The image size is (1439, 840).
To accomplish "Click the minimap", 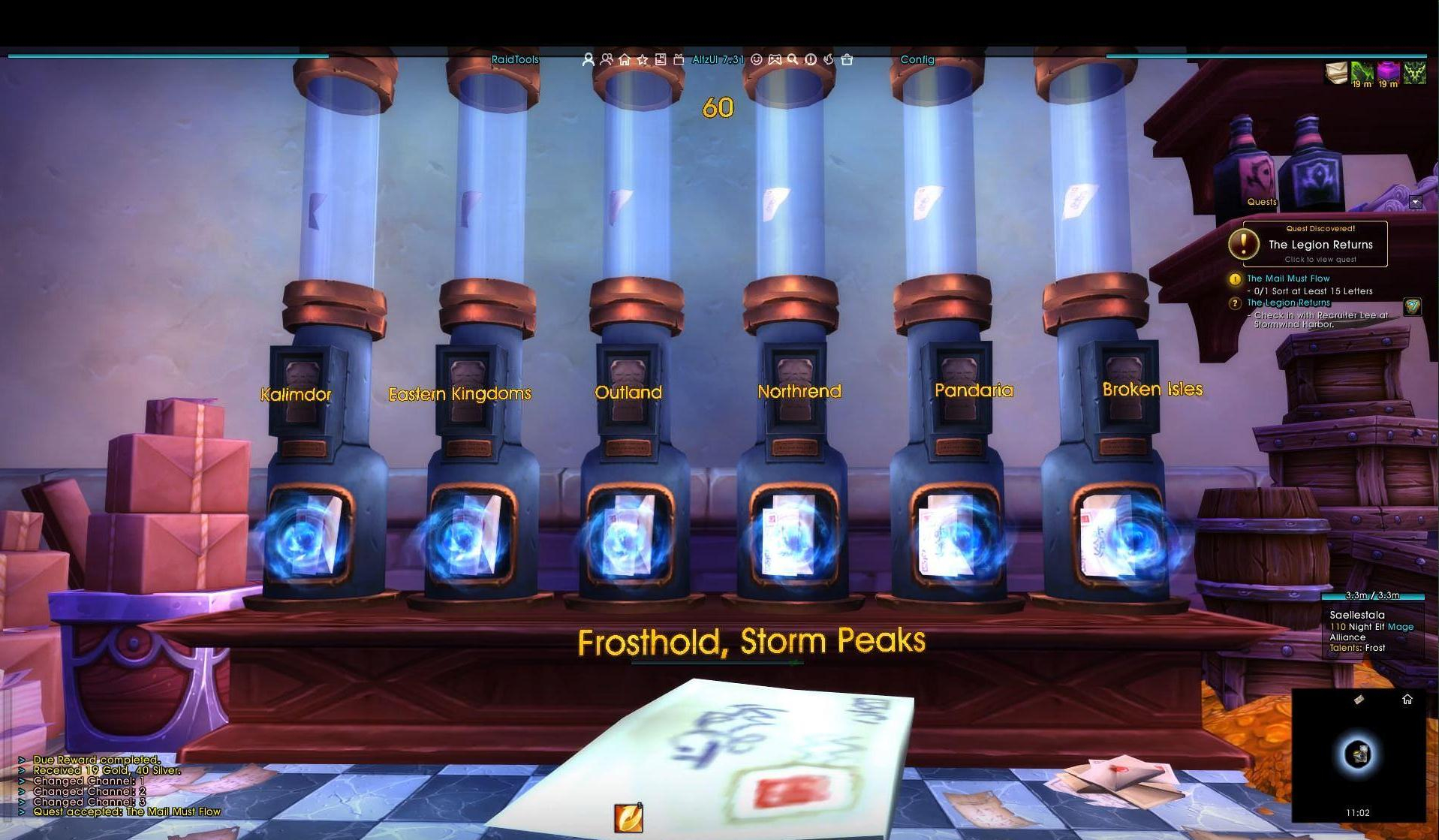I will pyautogui.click(x=1358, y=753).
